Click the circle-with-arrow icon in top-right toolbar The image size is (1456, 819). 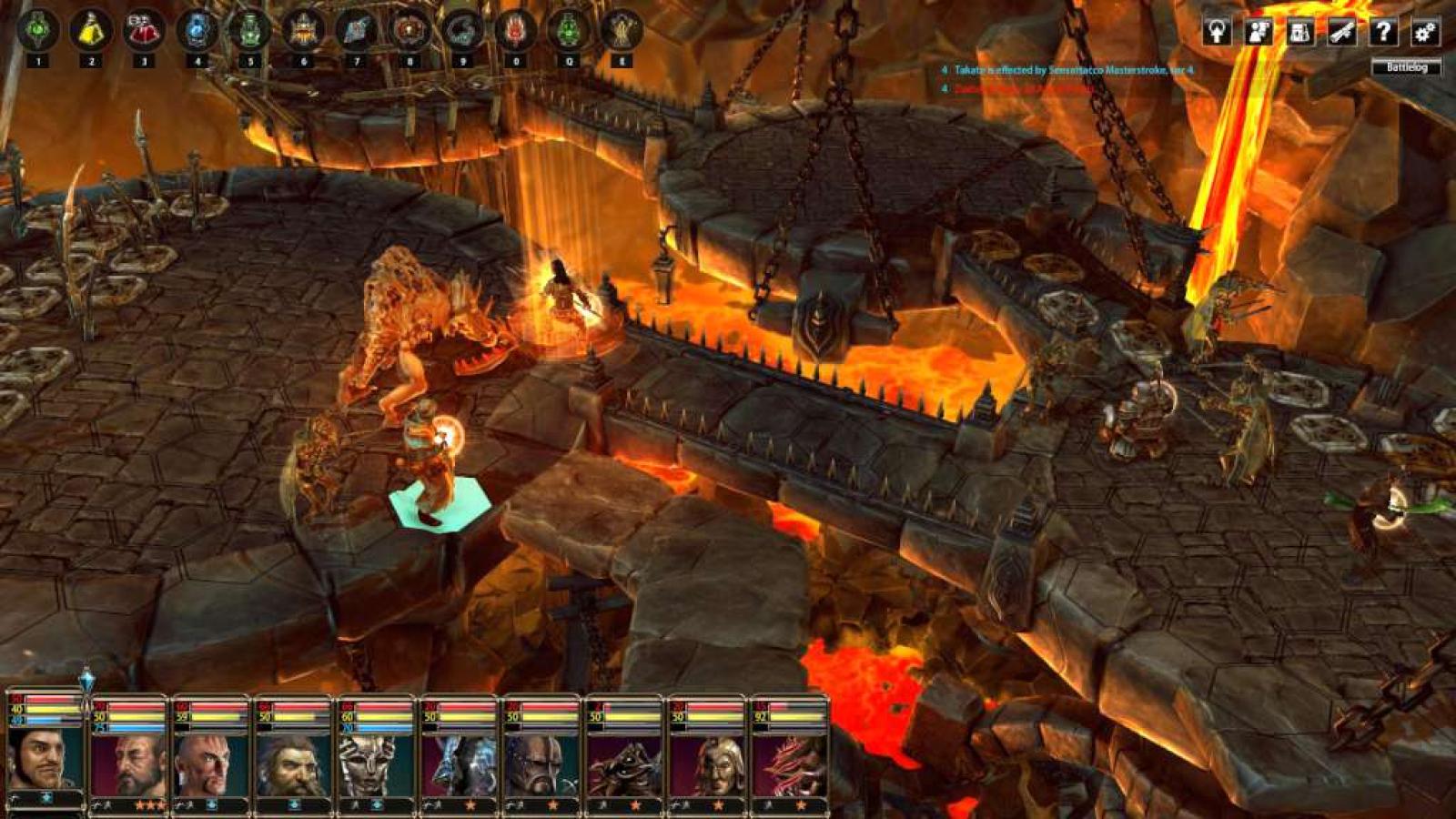pos(1217,32)
